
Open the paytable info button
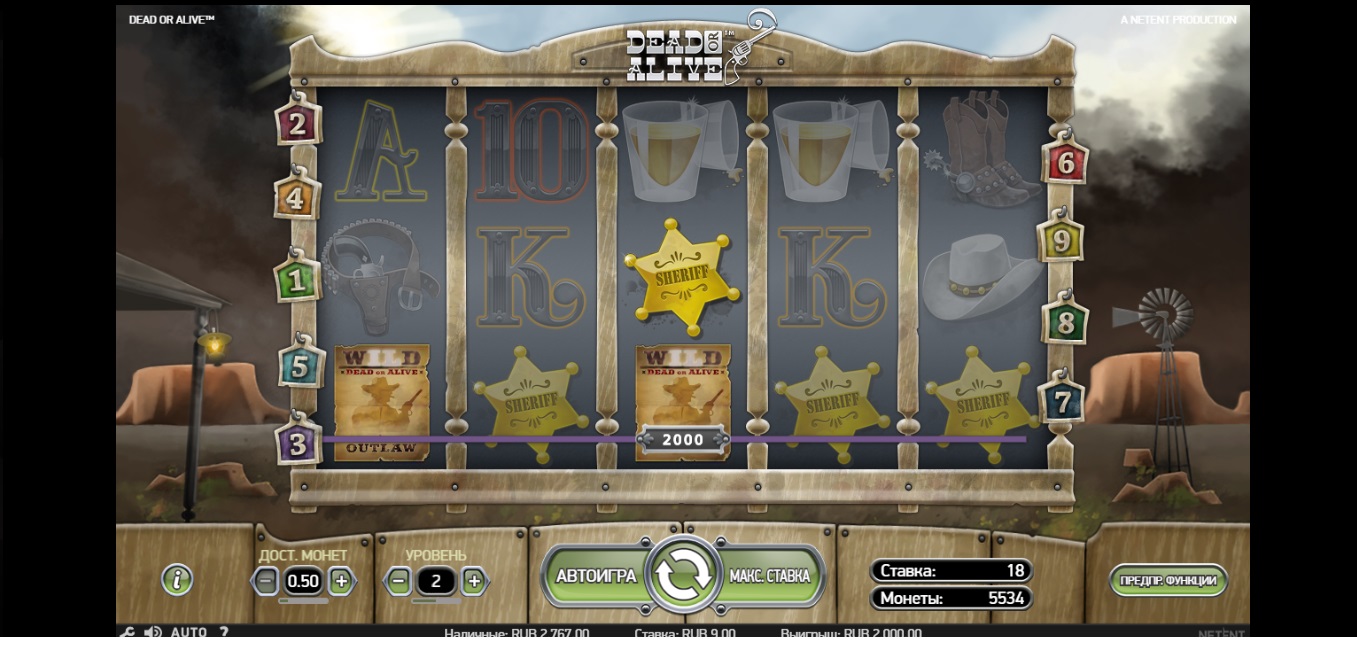(x=177, y=579)
